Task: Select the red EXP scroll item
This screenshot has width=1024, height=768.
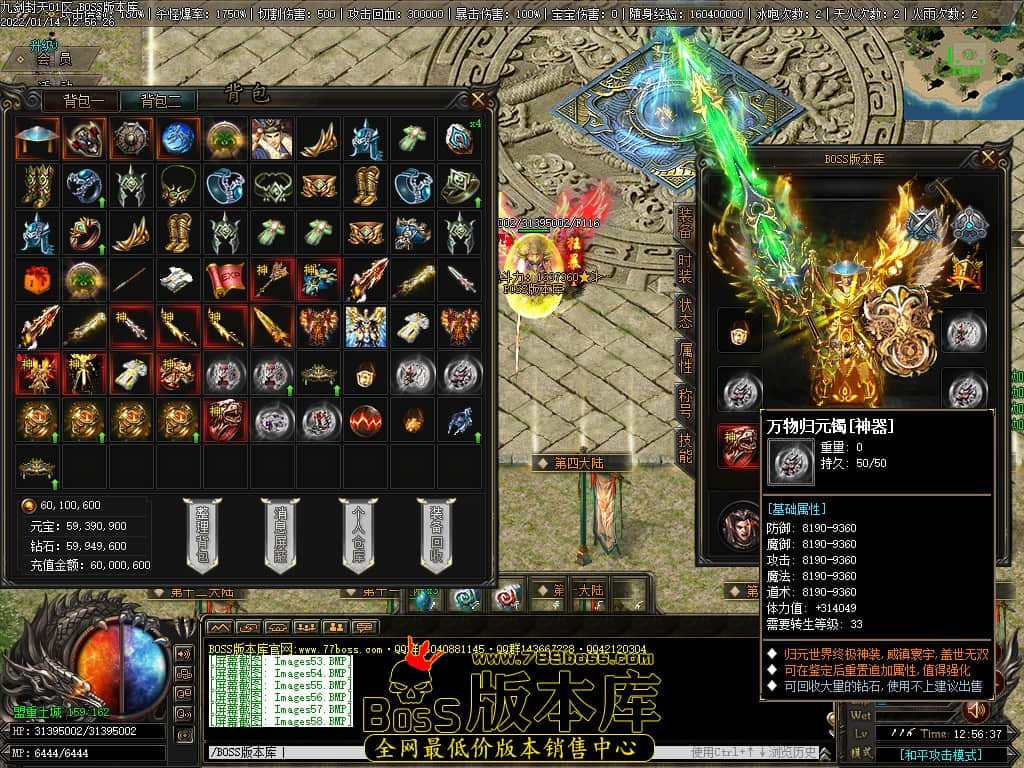Action: pos(225,279)
